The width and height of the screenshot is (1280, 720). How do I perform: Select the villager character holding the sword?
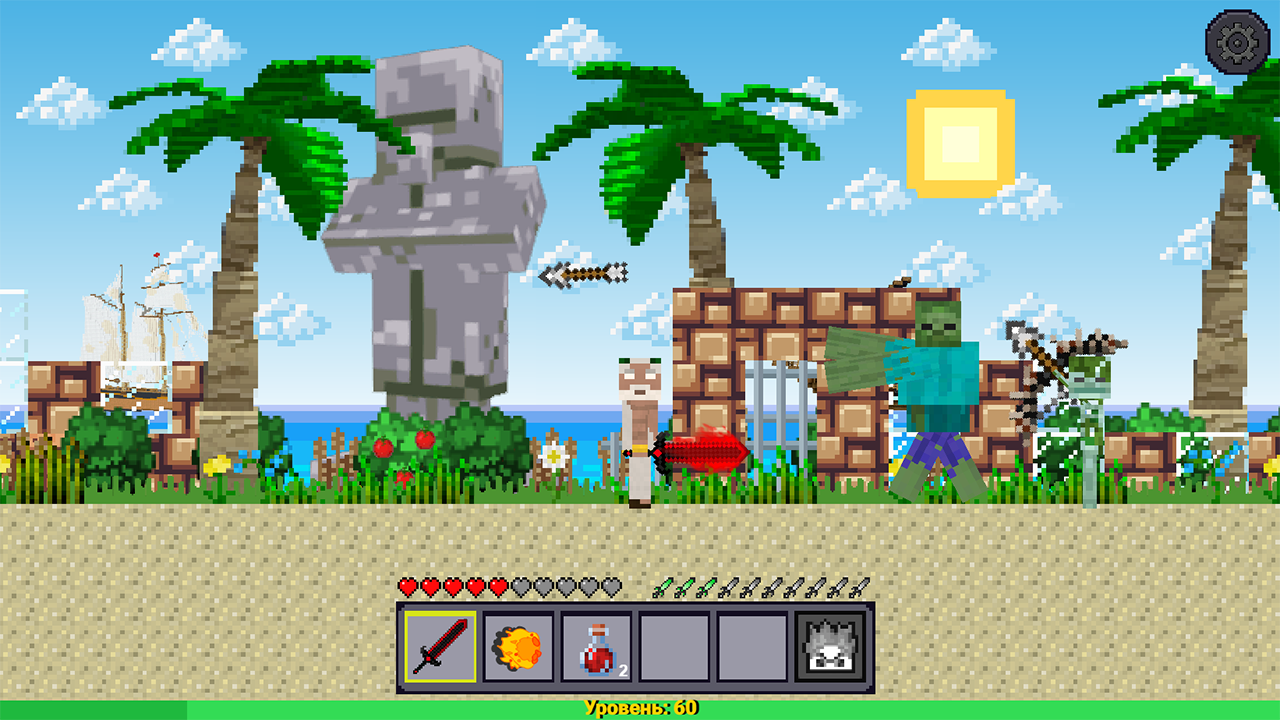click(640, 420)
